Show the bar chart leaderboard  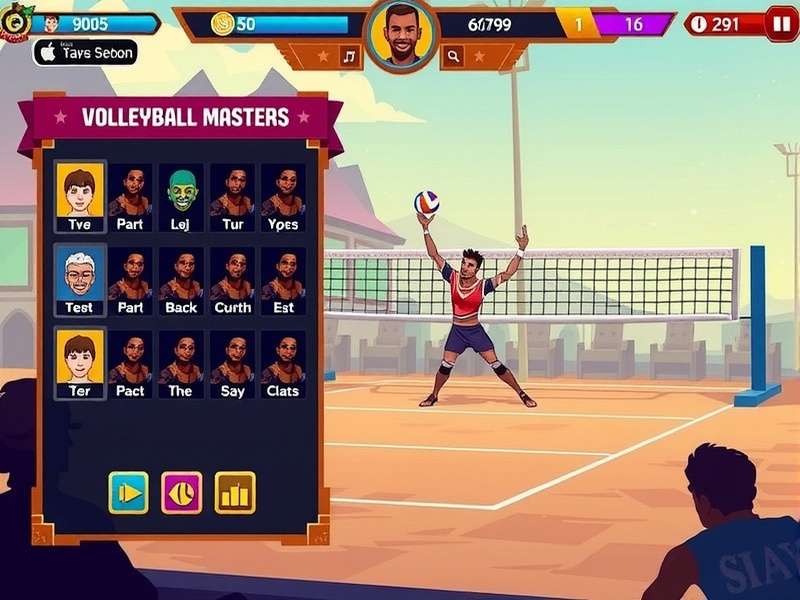click(235, 492)
